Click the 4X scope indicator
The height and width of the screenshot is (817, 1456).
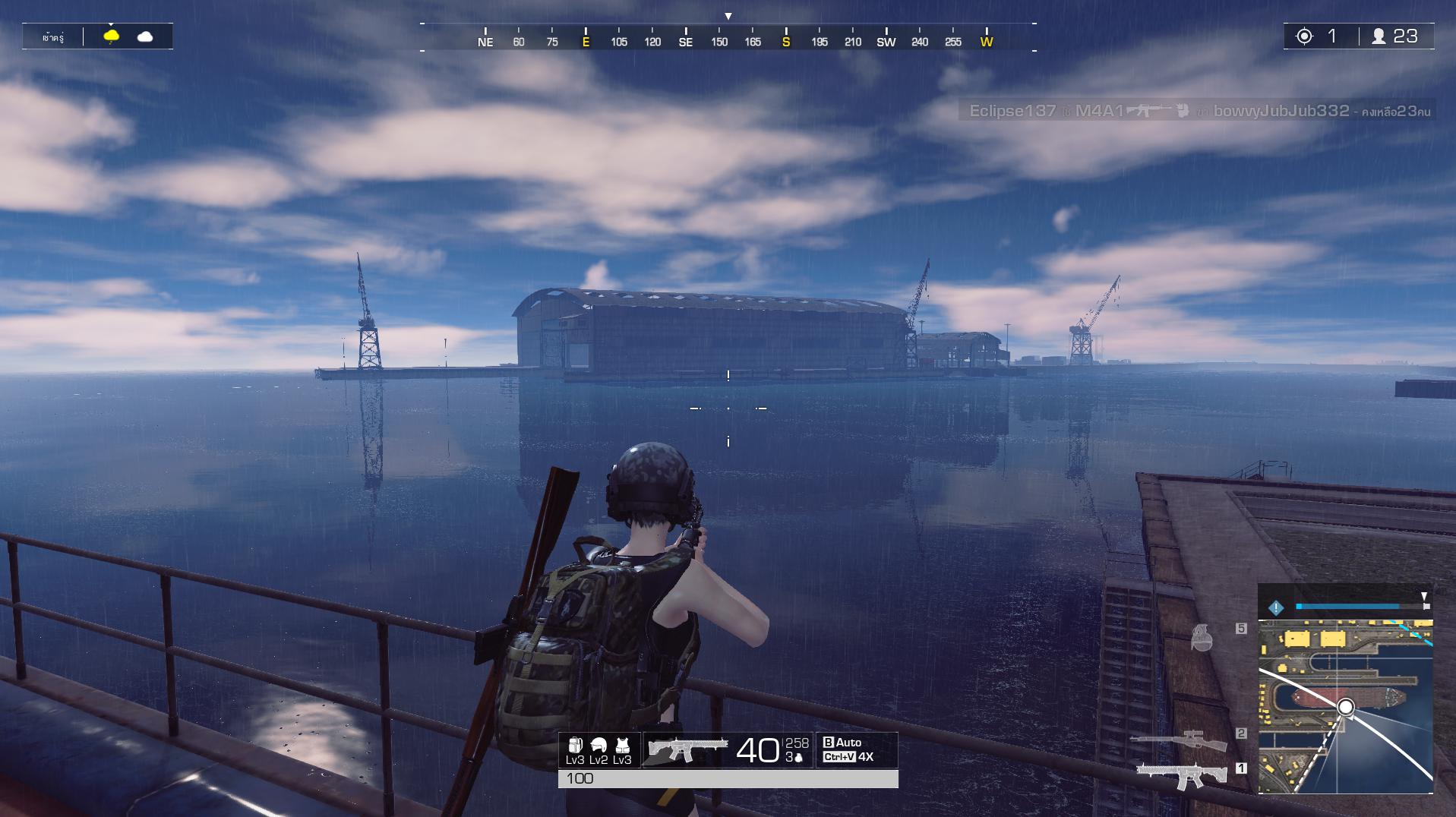click(x=865, y=757)
